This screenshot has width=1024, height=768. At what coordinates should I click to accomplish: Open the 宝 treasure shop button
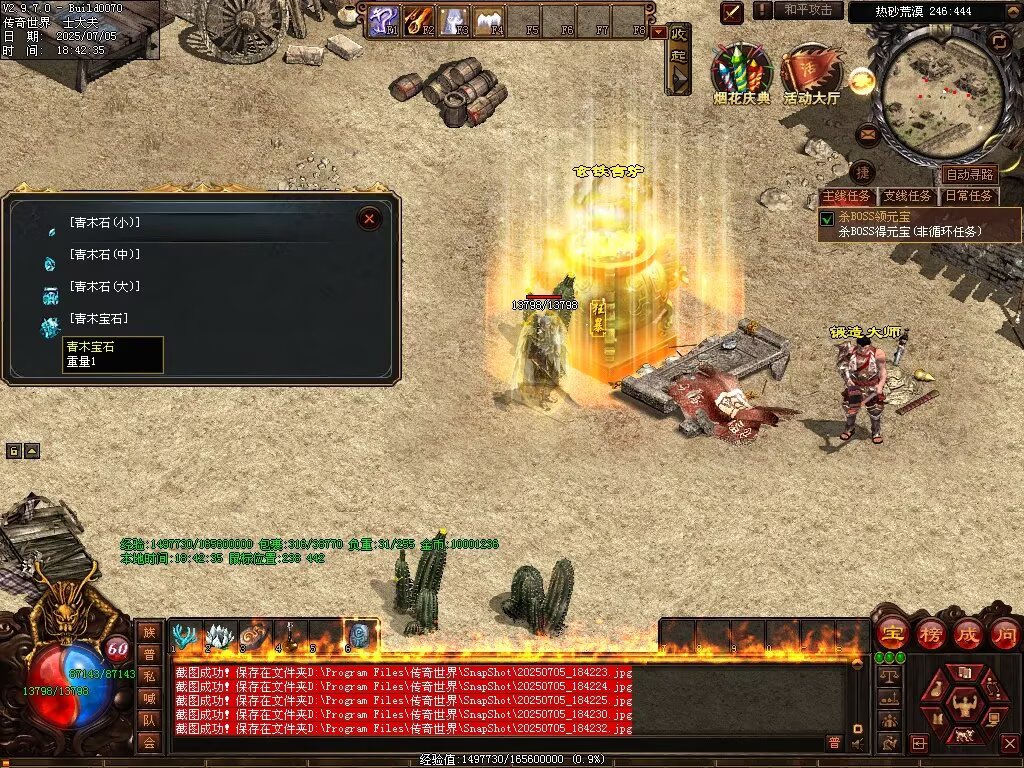coord(890,633)
